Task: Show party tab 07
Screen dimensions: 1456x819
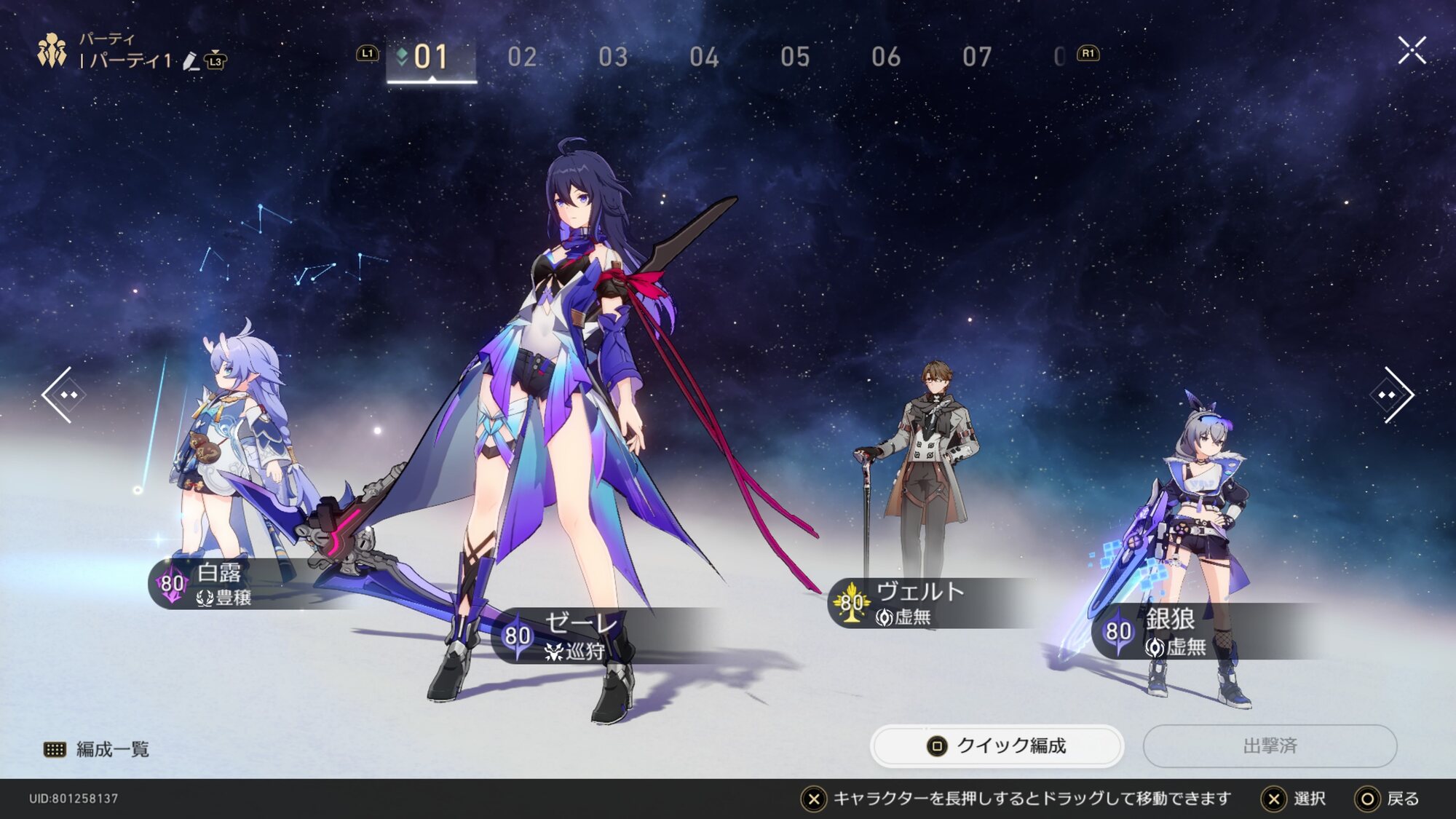Action: (x=977, y=57)
